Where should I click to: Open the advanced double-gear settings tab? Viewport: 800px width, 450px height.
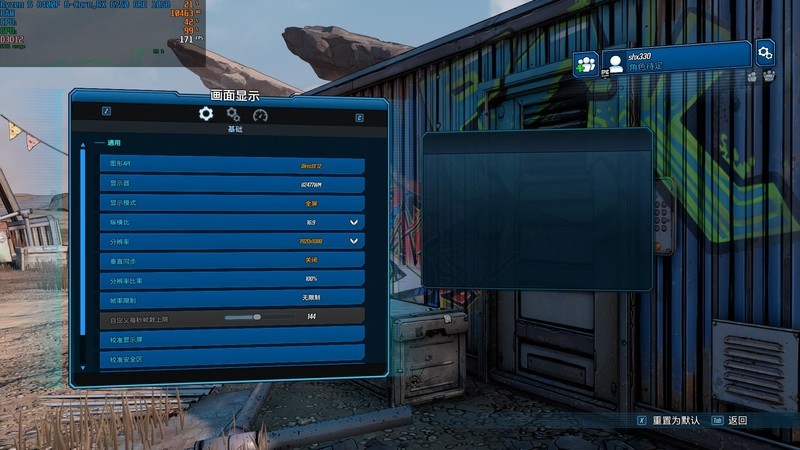point(233,115)
